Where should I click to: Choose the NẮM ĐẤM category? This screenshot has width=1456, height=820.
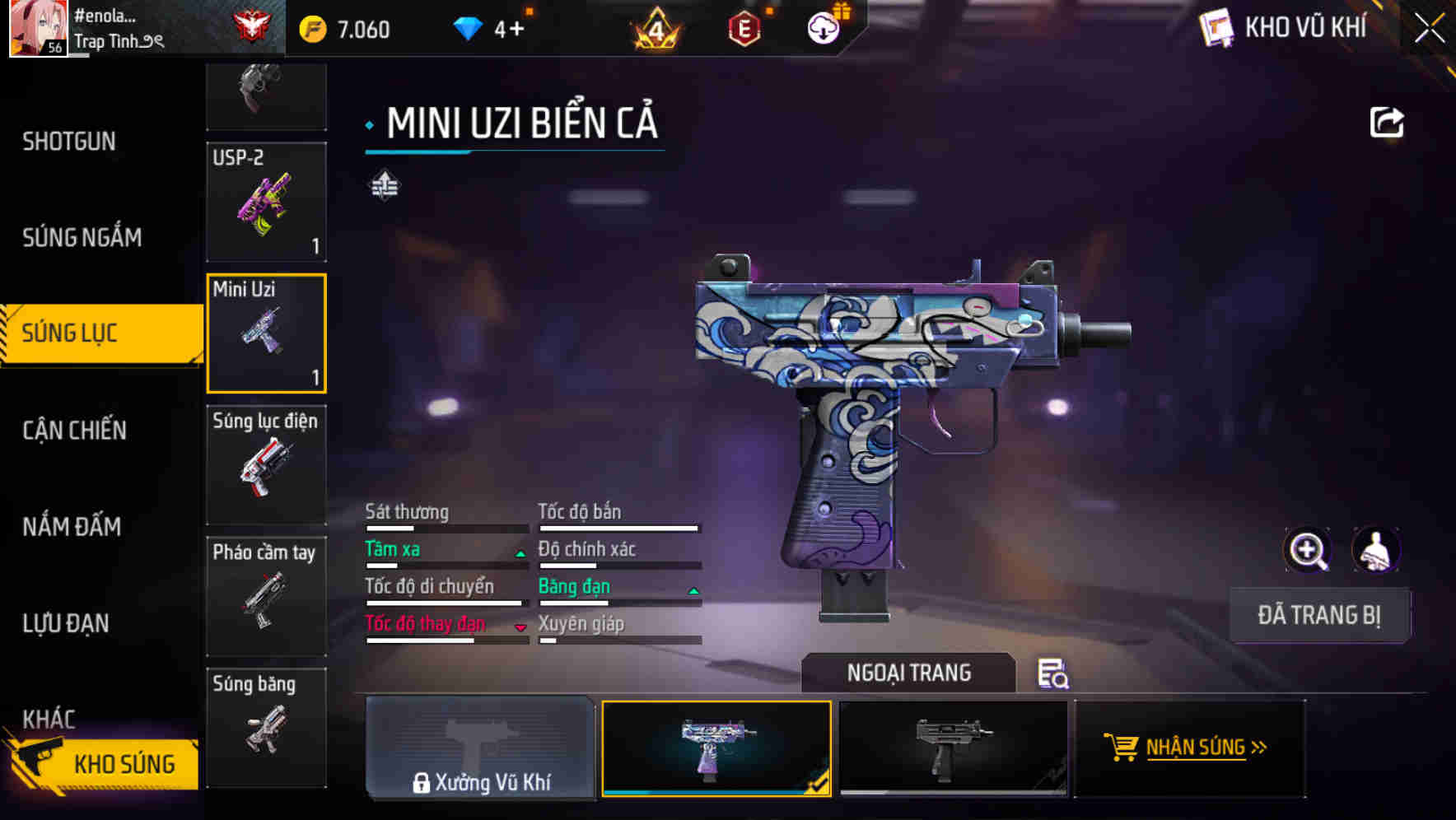(72, 527)
